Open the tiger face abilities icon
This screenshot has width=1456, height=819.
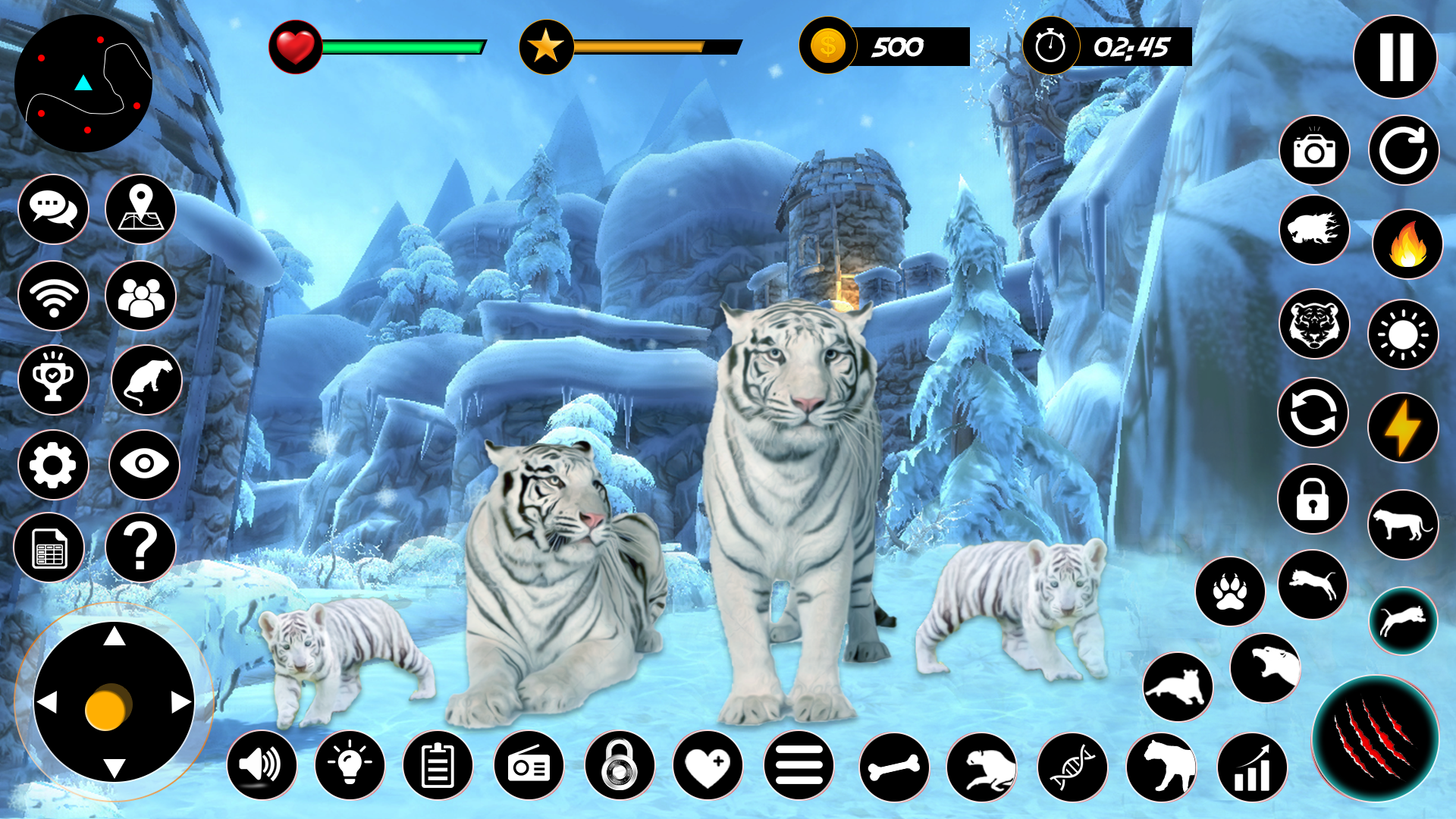(1316, 324)
